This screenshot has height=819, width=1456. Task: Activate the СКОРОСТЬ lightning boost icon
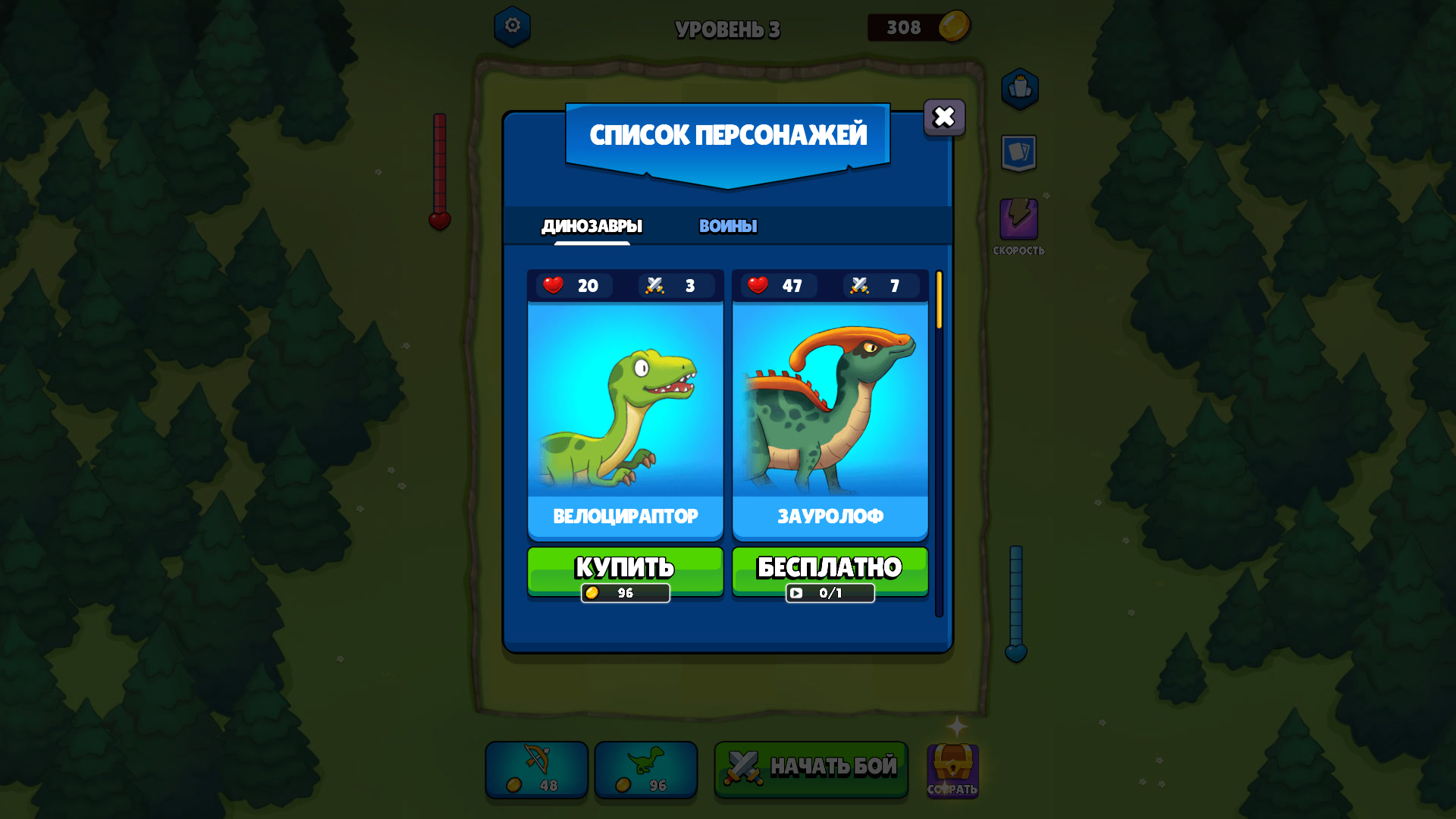(1020, 220)
